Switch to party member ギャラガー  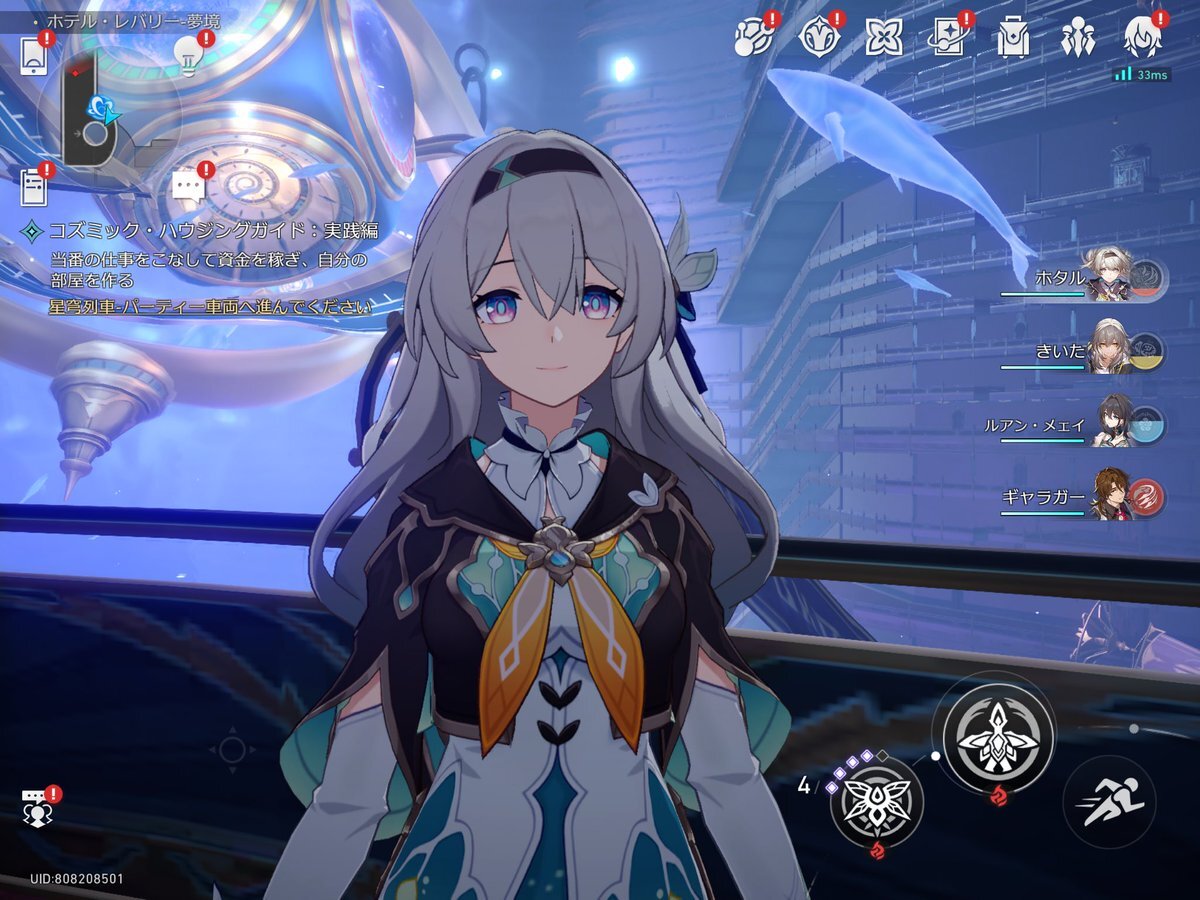1112,496
